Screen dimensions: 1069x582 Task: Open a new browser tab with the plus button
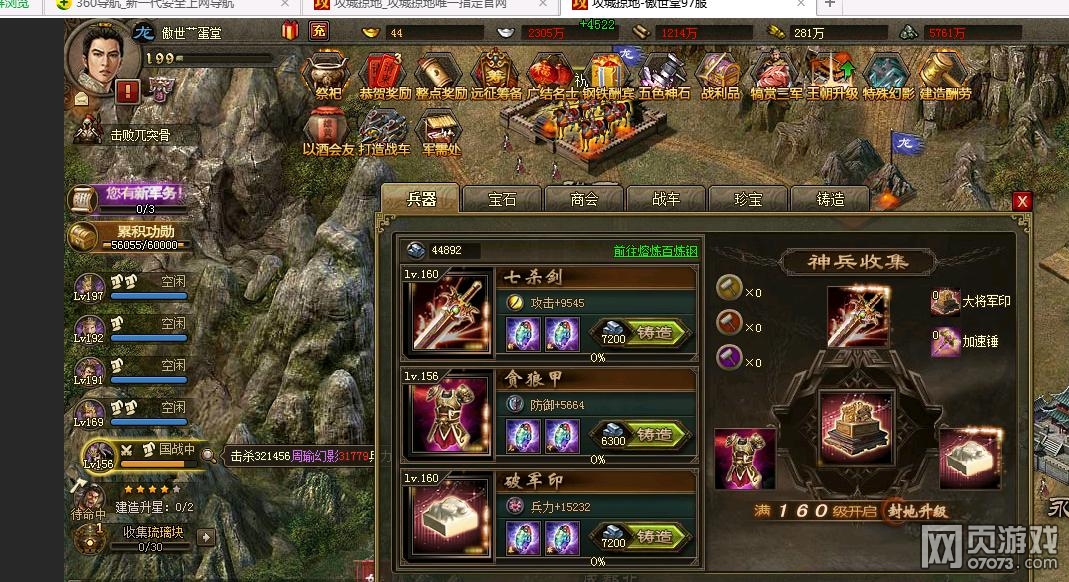pyautogui.click(x=829, y=5)
